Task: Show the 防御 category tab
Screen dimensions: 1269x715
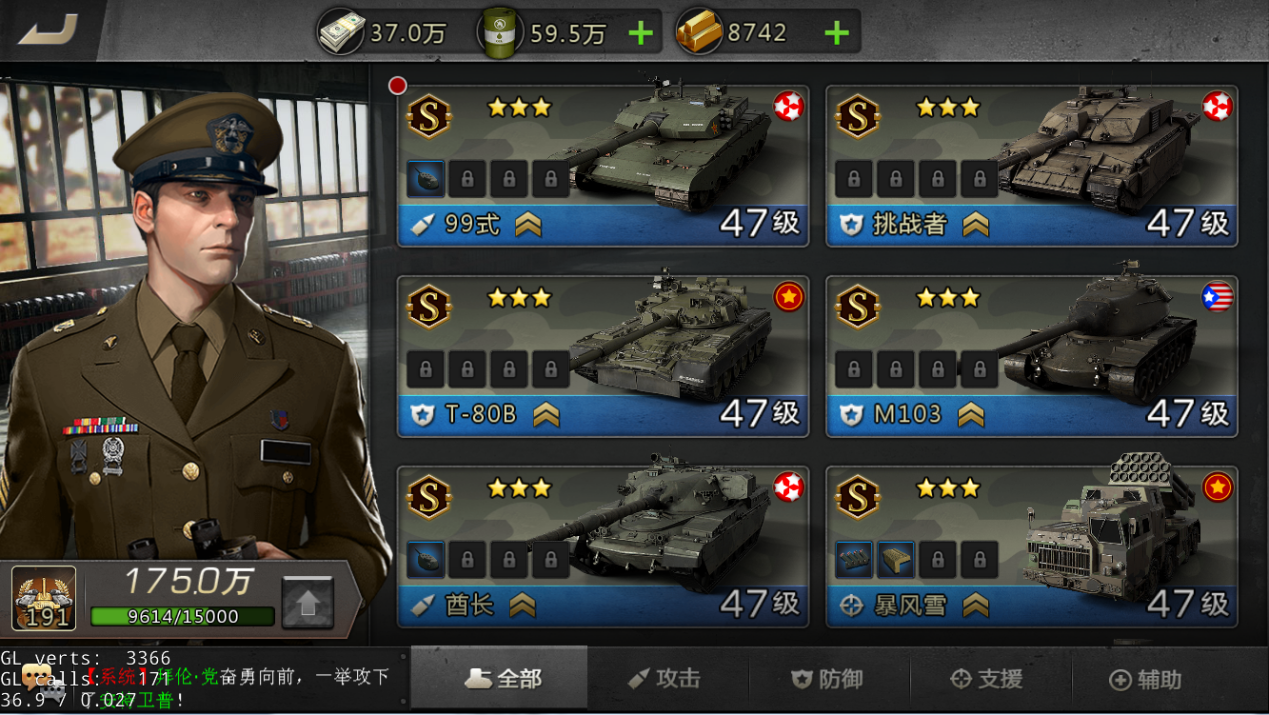Action: (x=828, y=679)
